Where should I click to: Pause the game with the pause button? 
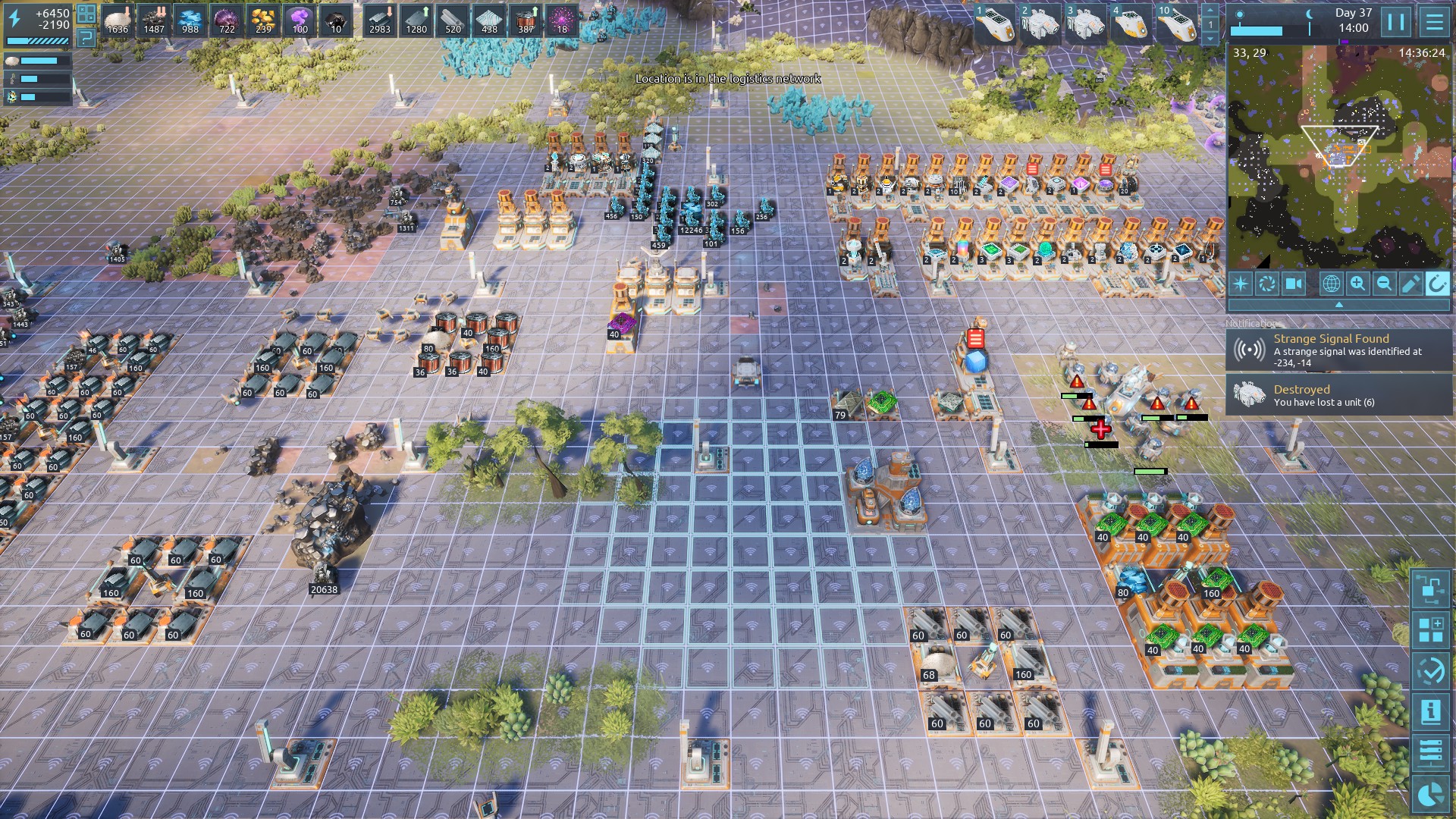pyautogui.click(x=1396, y=21)
